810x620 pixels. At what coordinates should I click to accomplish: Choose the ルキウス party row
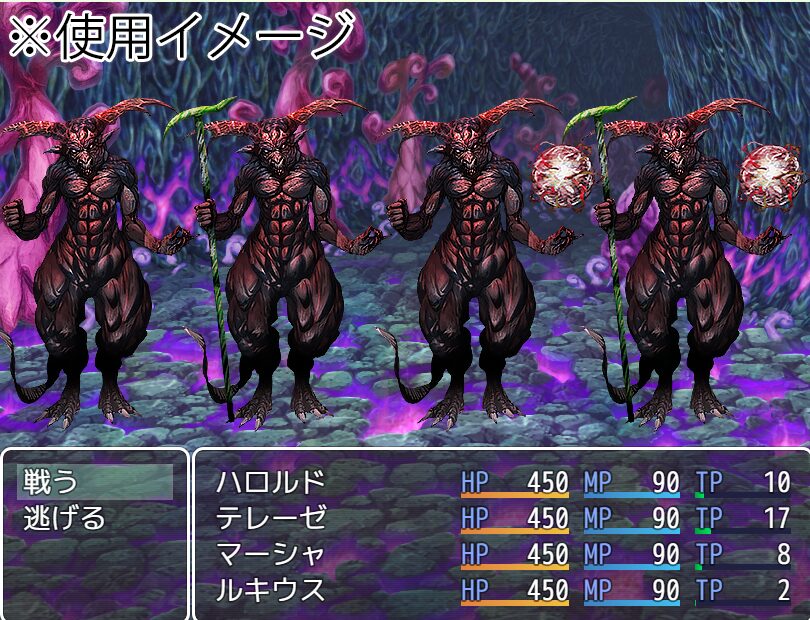(272, 591)
